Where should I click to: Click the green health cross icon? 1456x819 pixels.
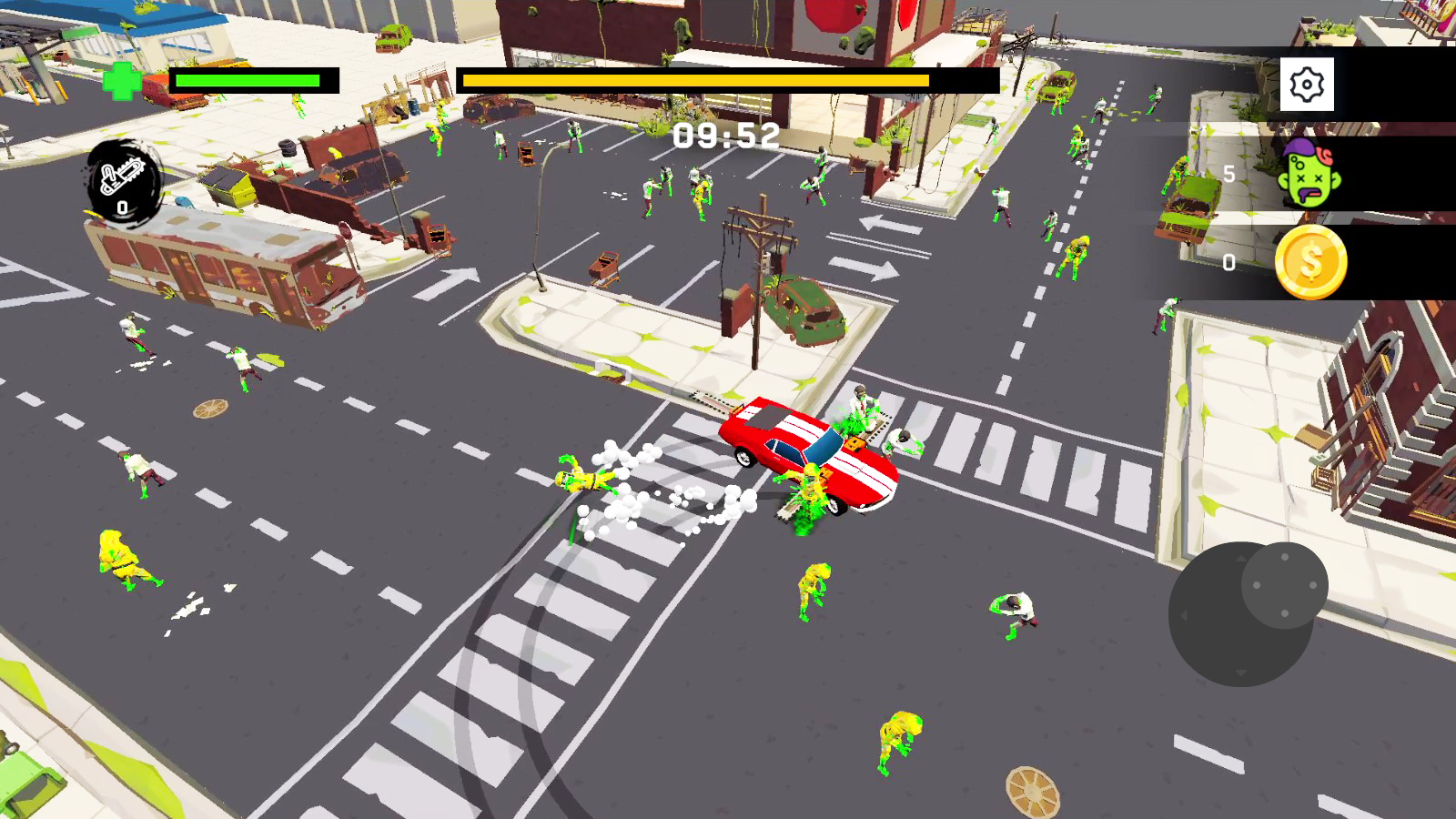(x=122, y=80)
